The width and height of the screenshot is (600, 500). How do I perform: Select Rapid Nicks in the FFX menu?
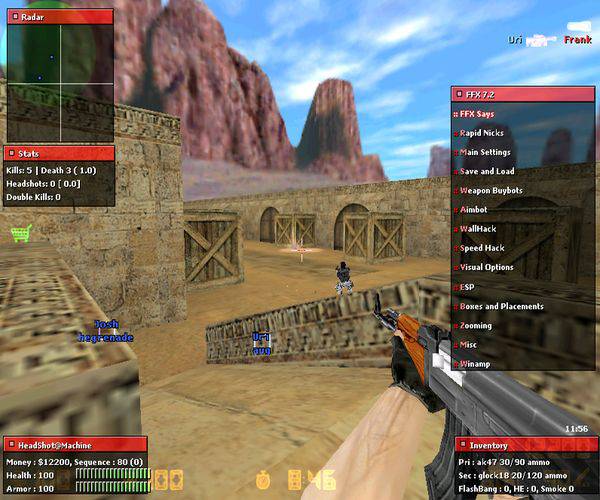click(482, 133)
